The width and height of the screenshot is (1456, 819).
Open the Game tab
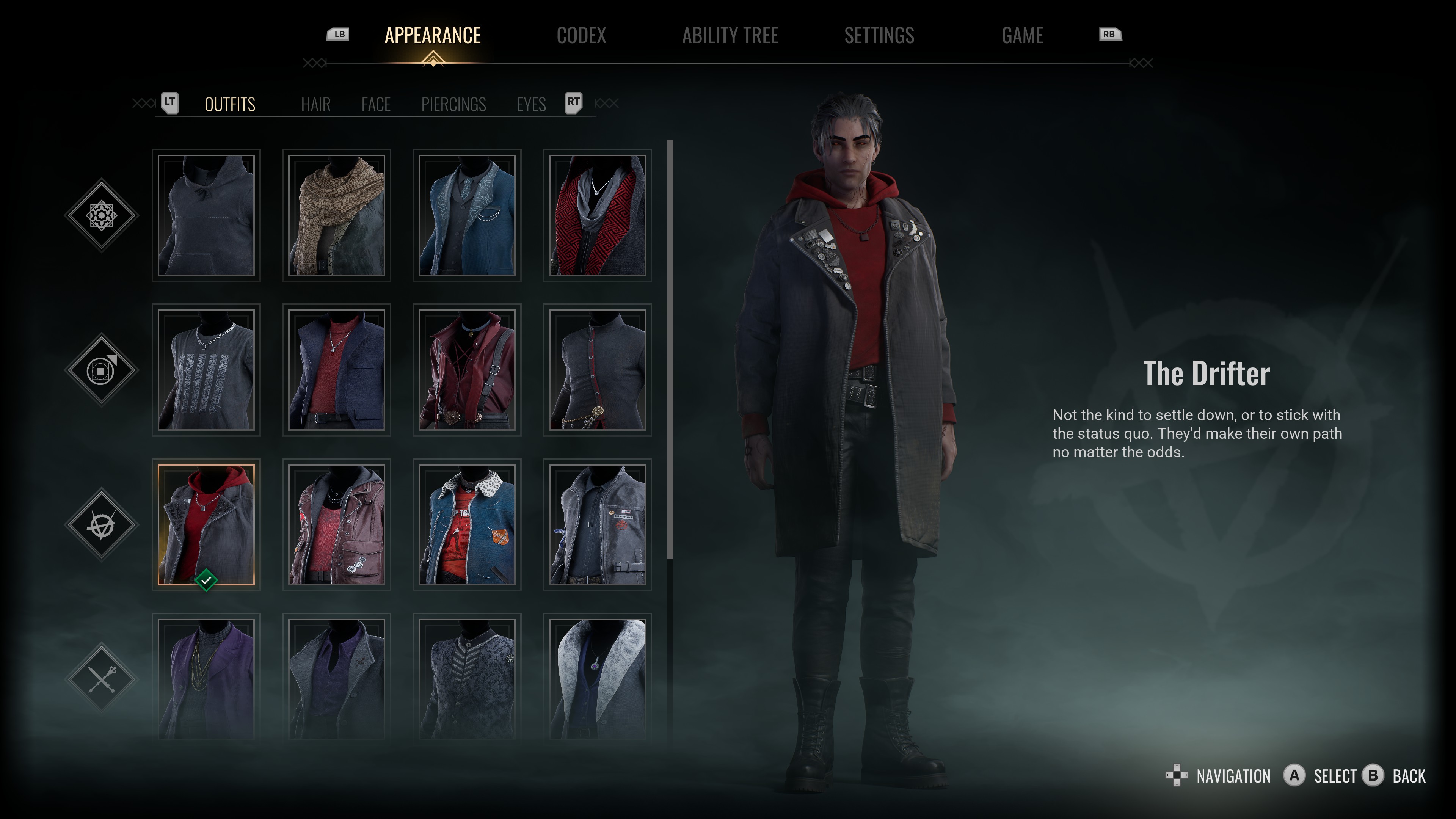[1022, 36]
